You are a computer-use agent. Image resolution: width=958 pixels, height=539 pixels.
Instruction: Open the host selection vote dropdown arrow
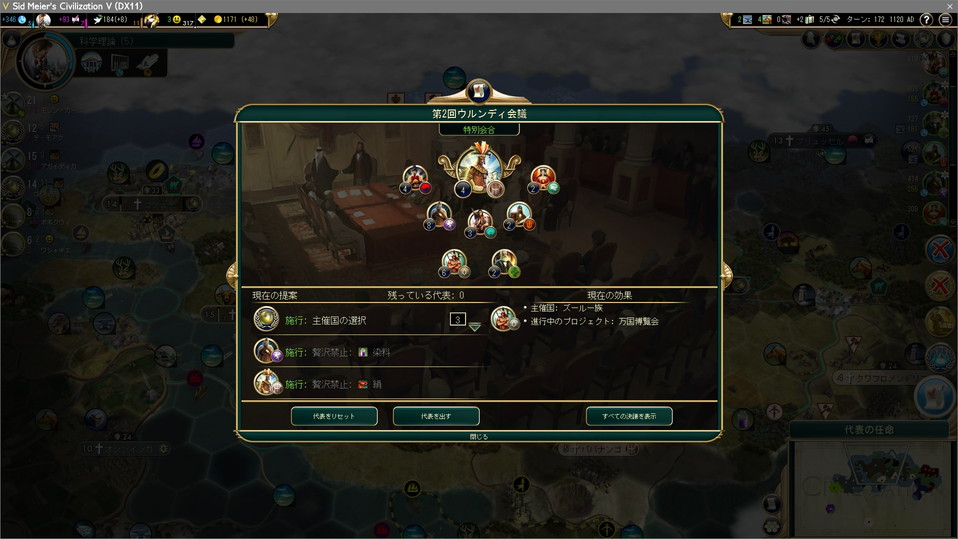point(475,326)
